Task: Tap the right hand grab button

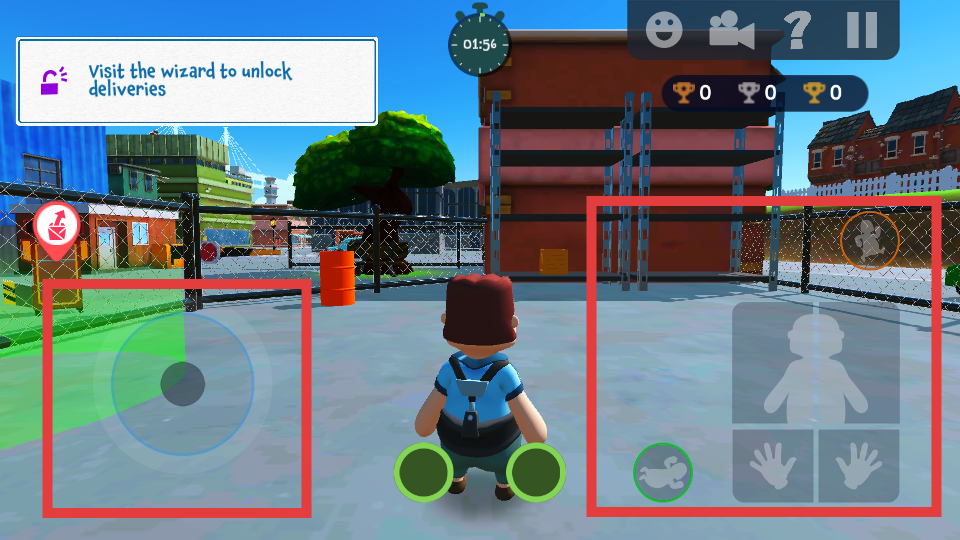Action: (x=859, y=466)
